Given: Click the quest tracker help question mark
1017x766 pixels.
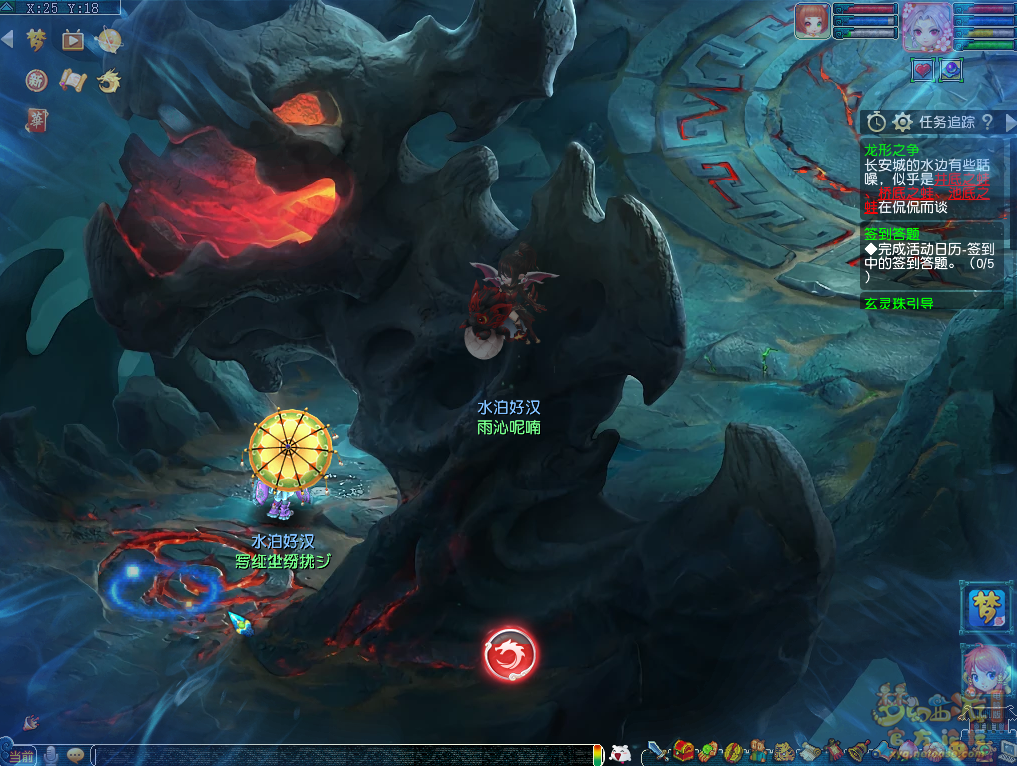Looking at the screenshot, I should (987, 122).
